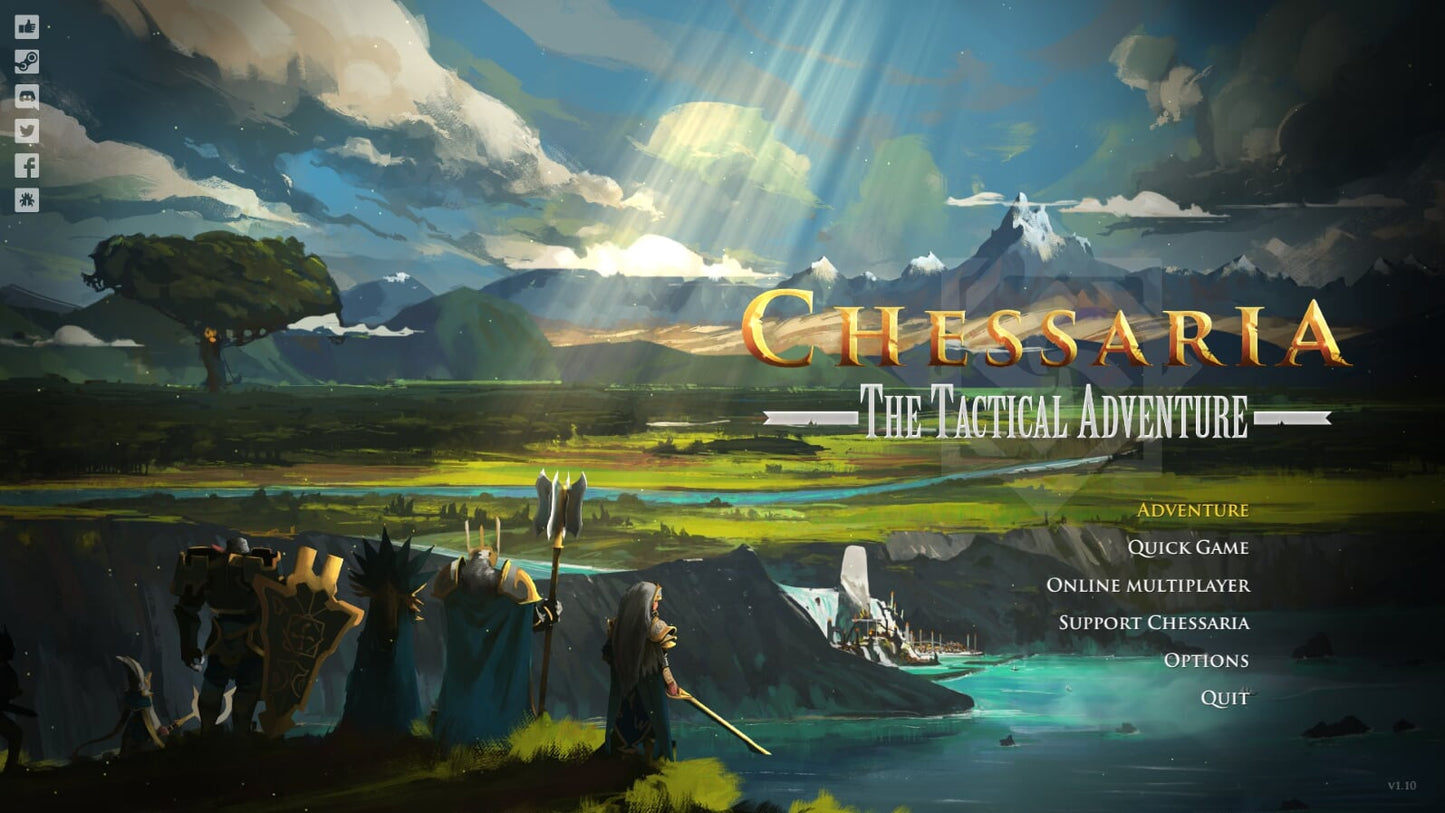Open the Facebook page icon

(26, 165)
